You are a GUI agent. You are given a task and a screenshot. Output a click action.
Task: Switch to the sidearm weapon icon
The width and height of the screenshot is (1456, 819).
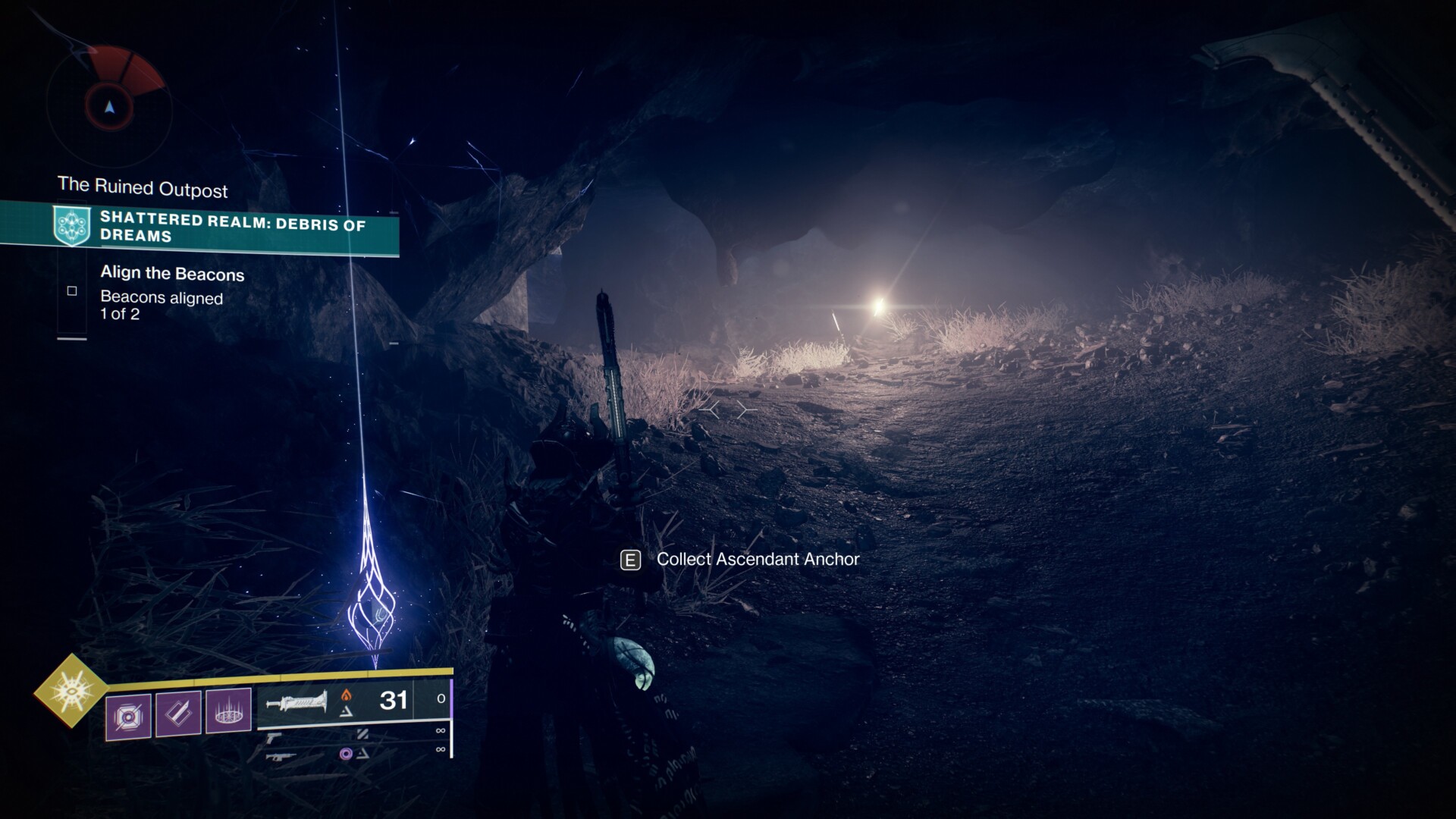pos(274,736)
